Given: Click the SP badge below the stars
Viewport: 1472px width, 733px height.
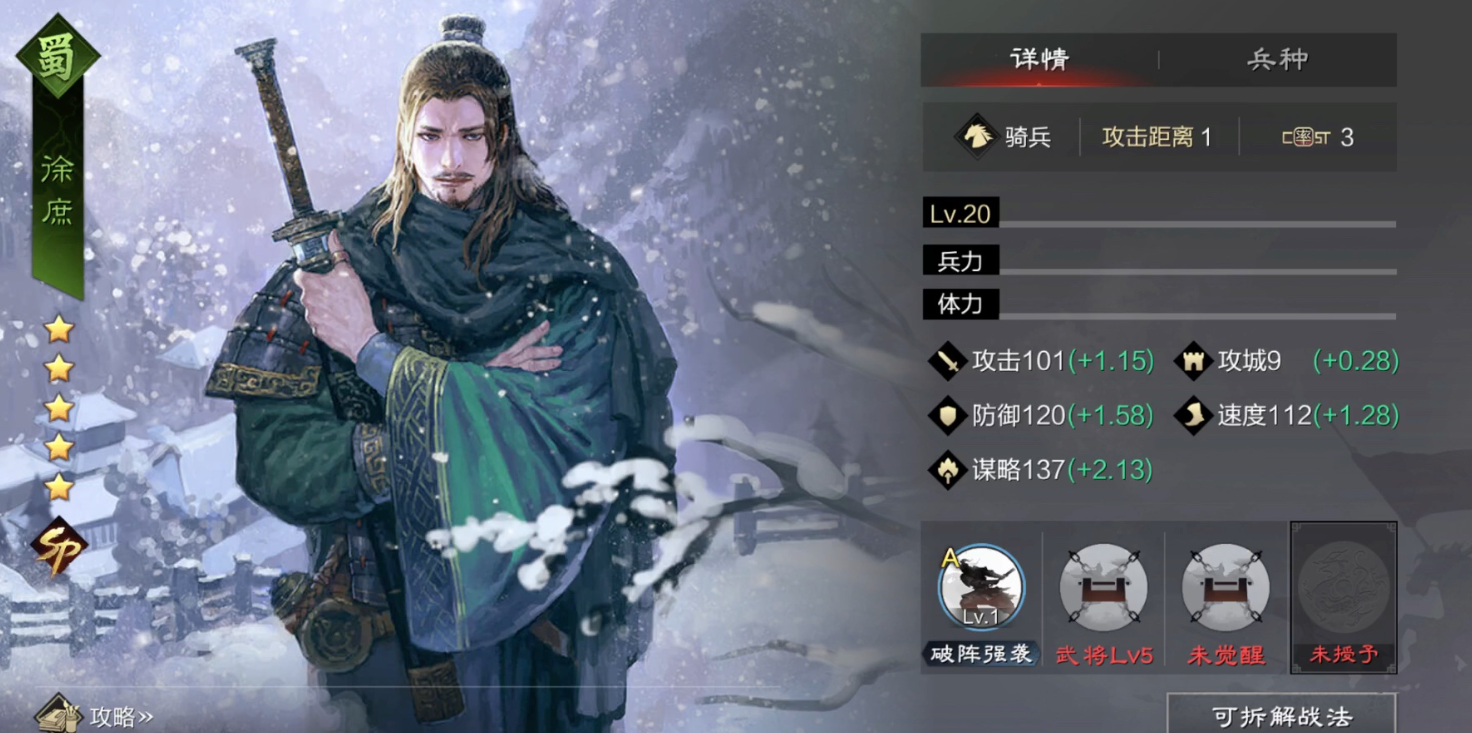Looking at the screenshot, I should (x=57, y=544).
